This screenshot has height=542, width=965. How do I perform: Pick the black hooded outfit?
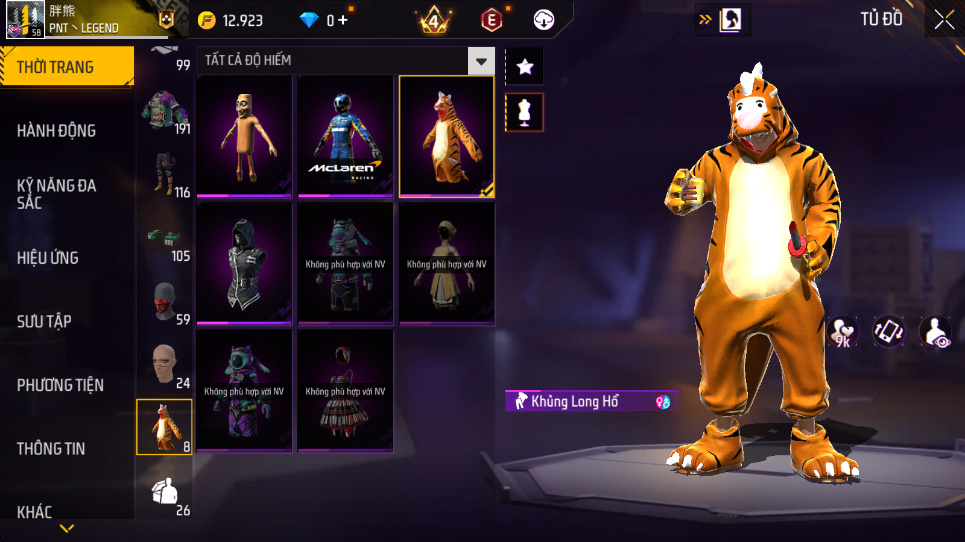pyautogui.click(x=244, y=262)
